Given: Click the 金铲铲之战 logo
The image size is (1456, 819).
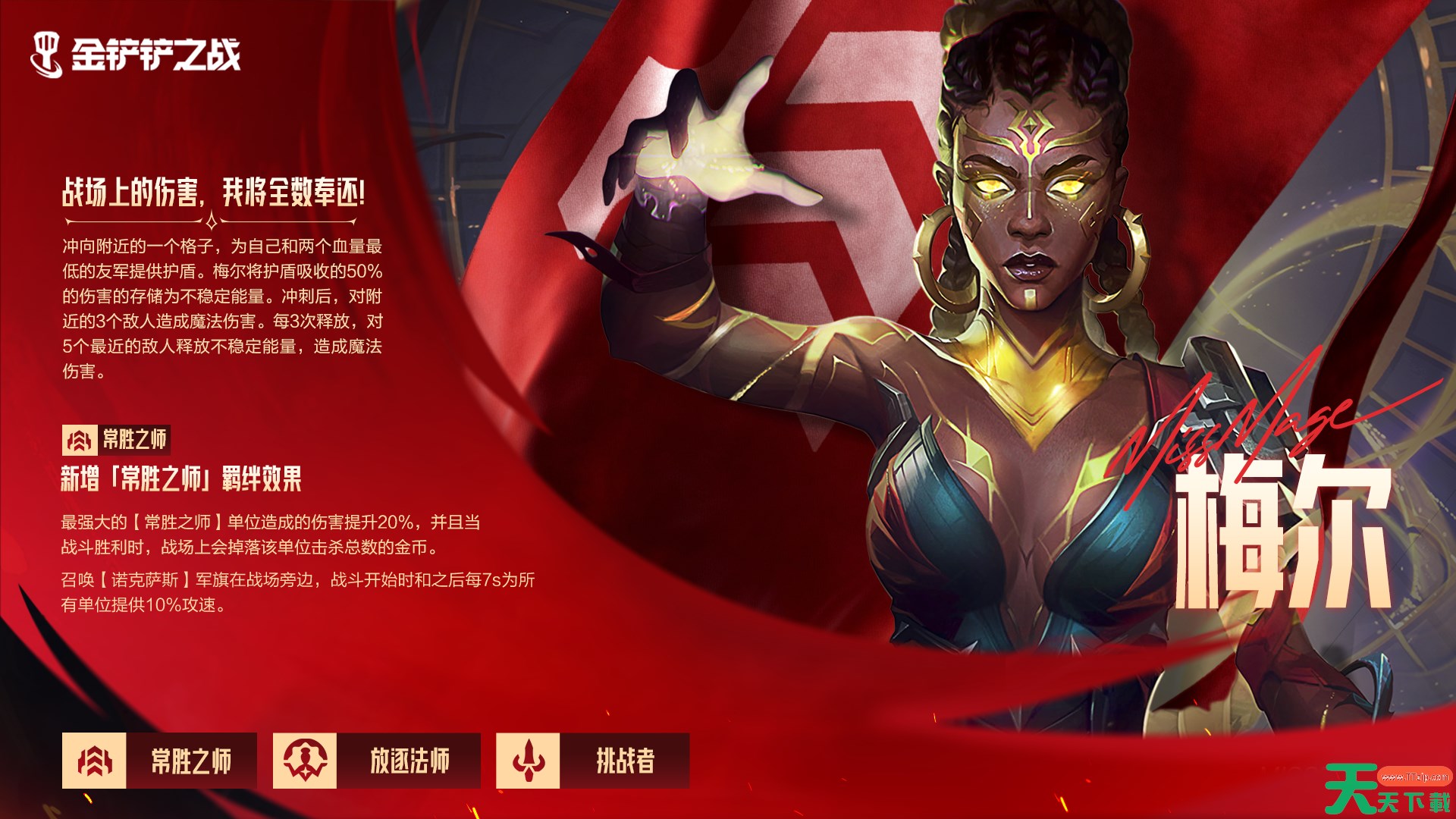Looking at the screenshot, I should coord(136,55).
